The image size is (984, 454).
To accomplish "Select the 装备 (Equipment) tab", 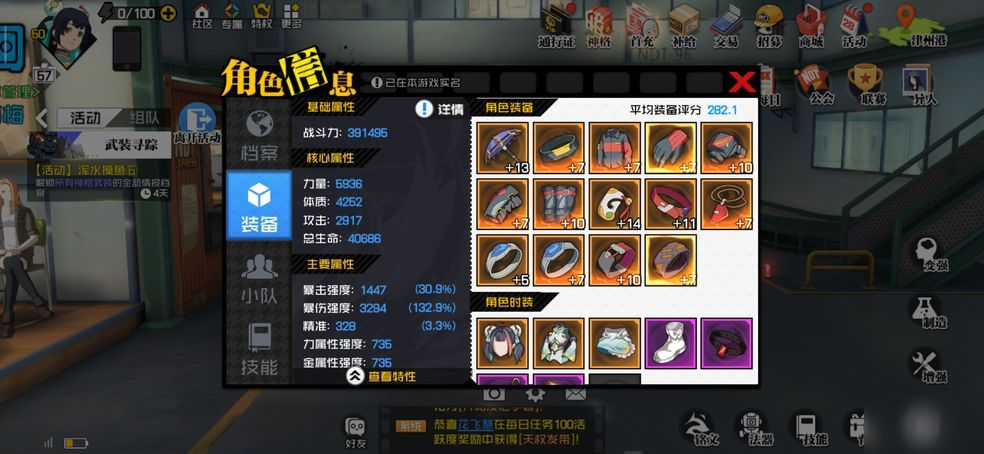I will [x=259, y=205].
